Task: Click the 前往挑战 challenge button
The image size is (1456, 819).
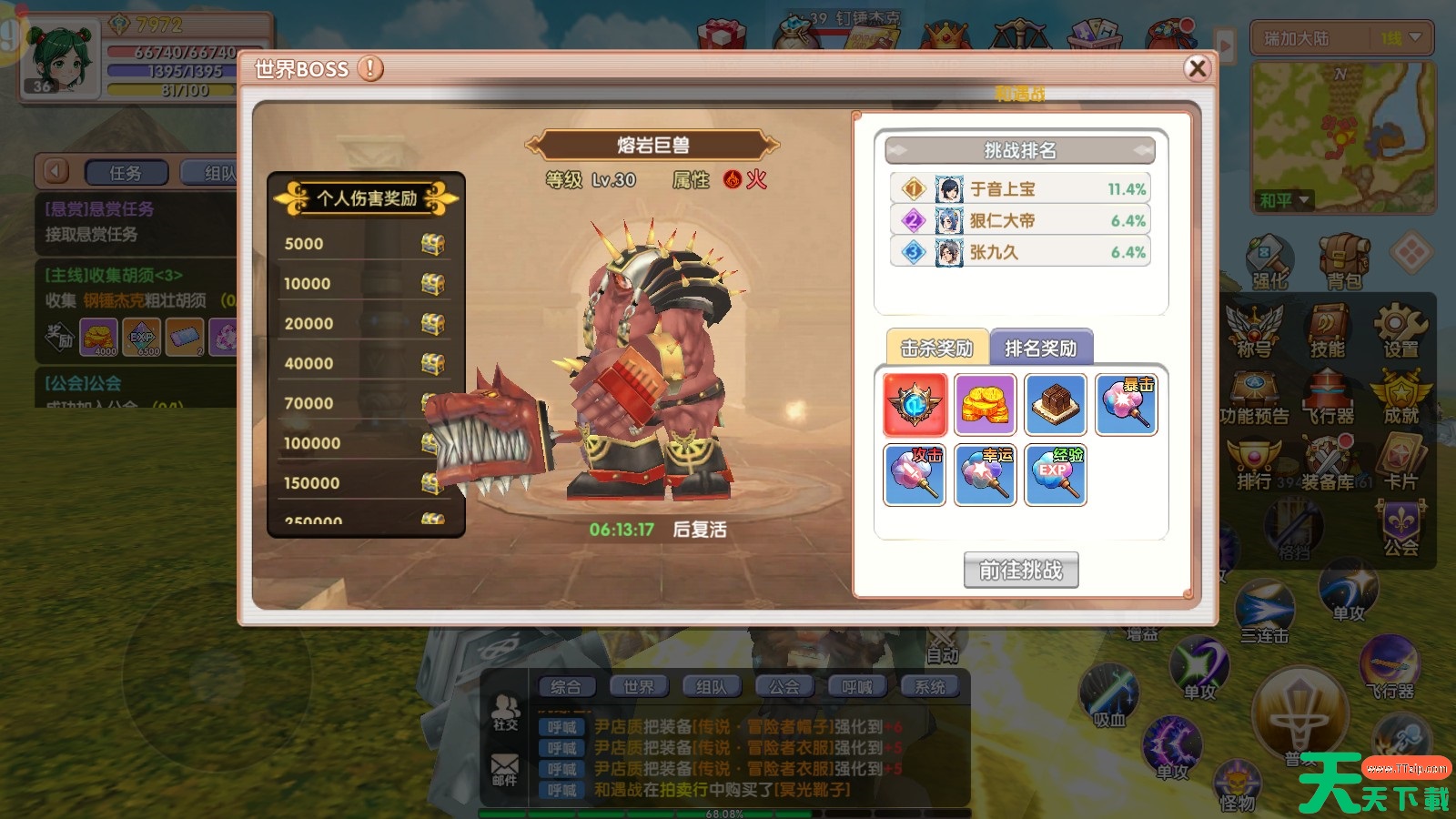Action: click(x=1021, y=571)
